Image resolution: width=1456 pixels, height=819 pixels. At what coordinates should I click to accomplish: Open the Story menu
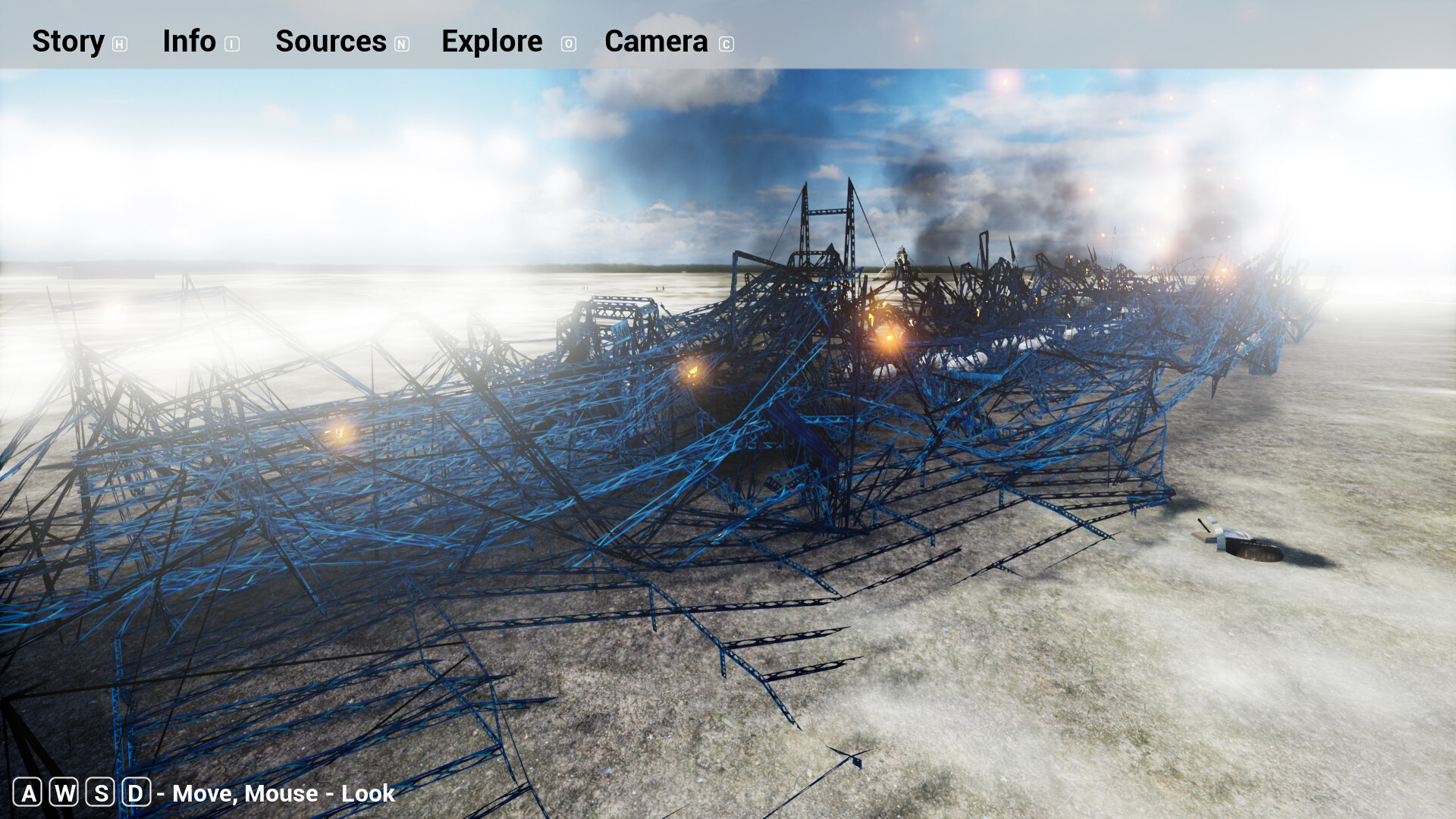coord(68,42)
